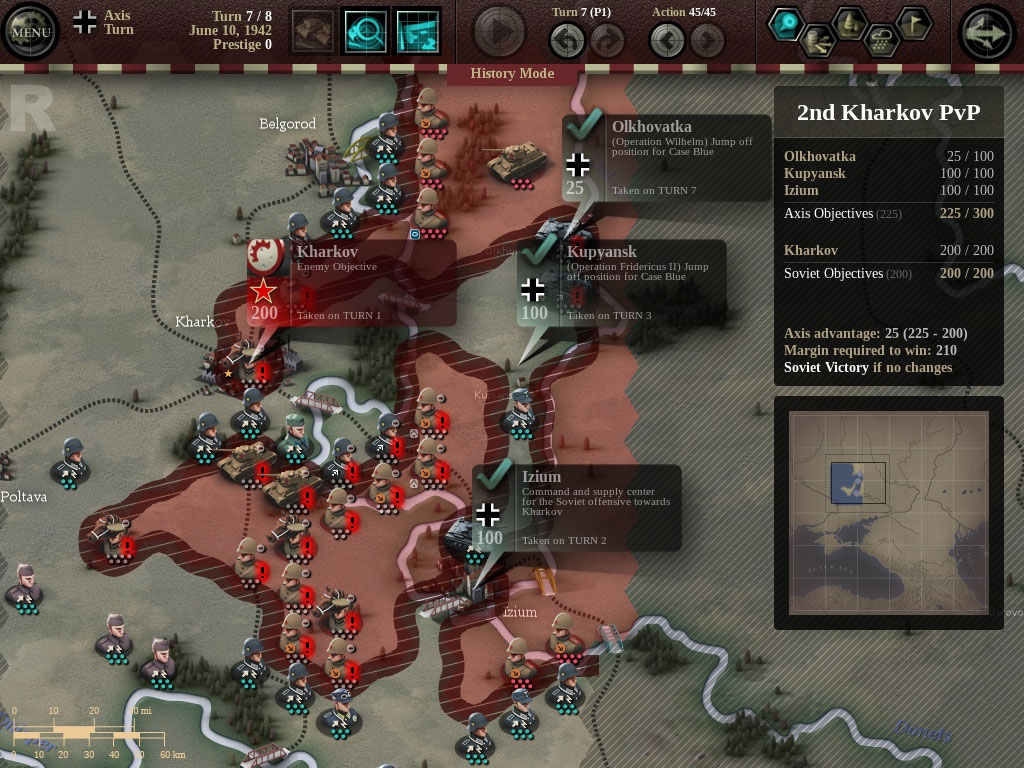Go back one action
Image resolution: width=1024 pixels, height=768 pixels.
pos(667,41)
